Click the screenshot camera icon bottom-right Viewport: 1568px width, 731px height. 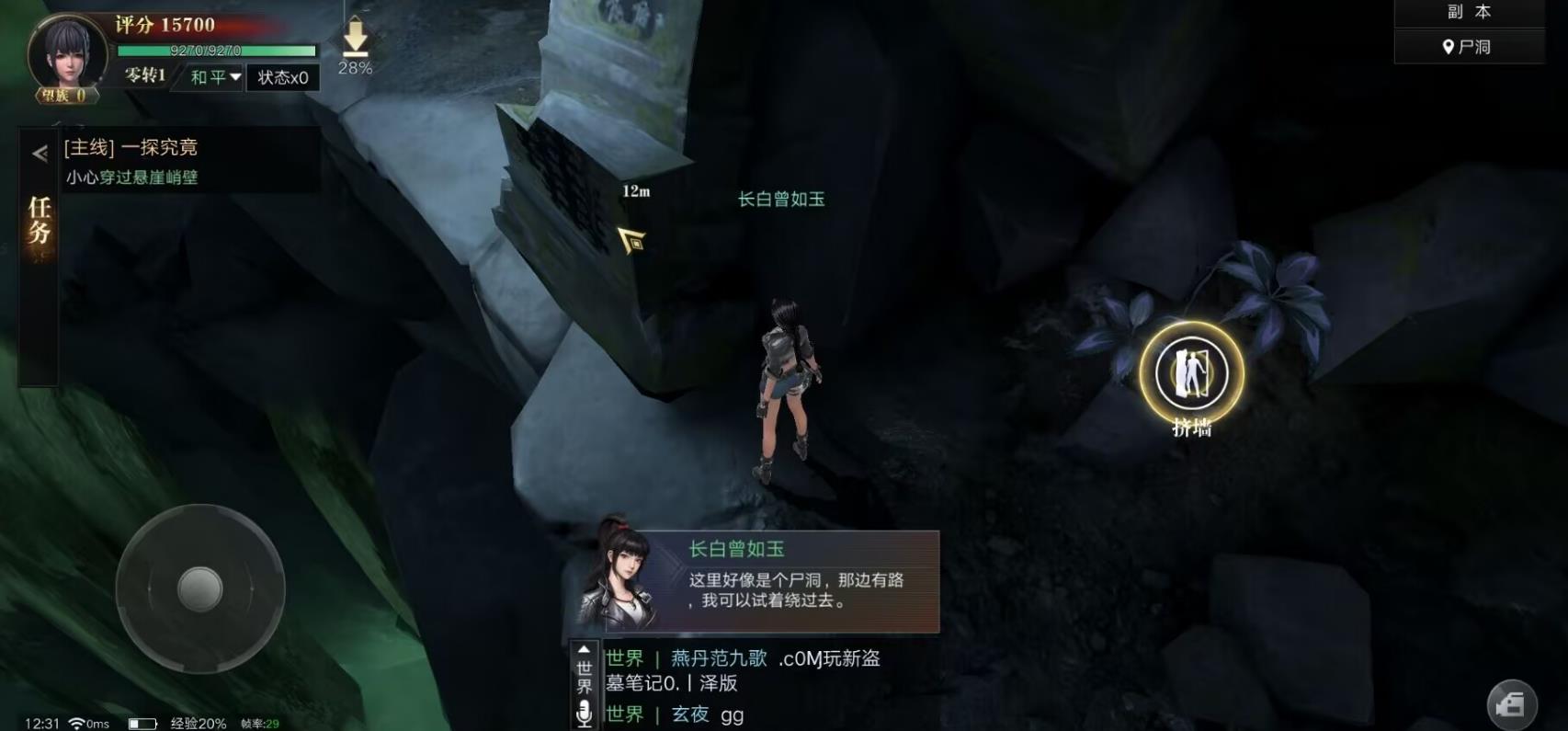(x=1510, y=703)
